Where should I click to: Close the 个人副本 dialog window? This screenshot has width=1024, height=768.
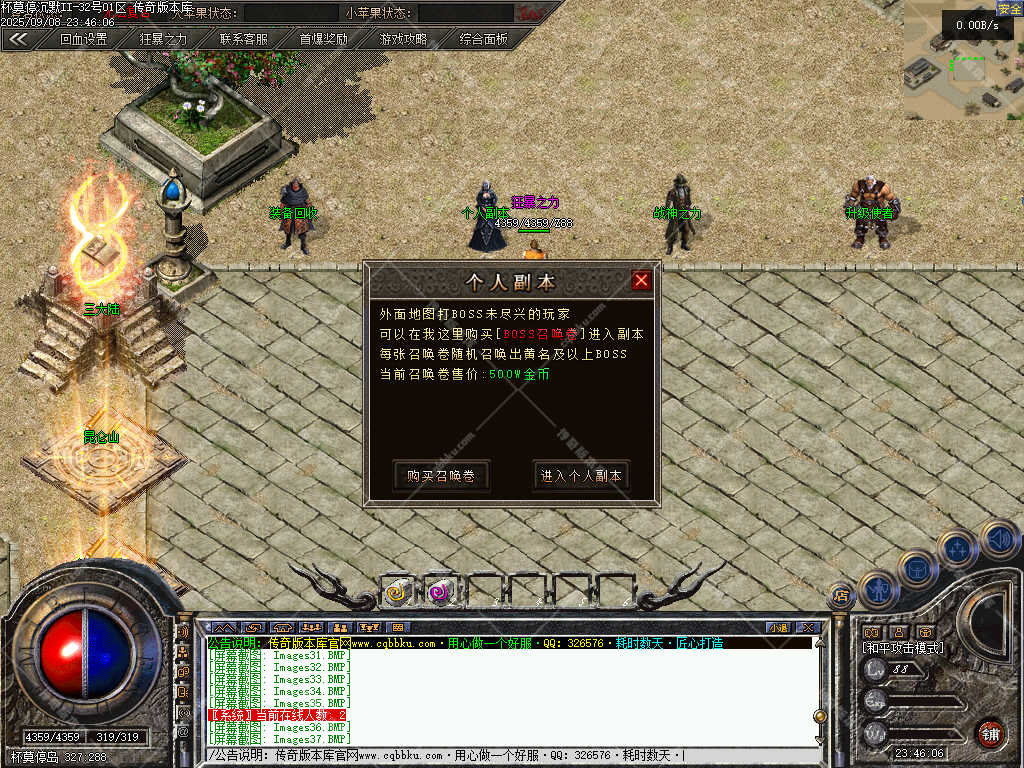click(641, 281)
